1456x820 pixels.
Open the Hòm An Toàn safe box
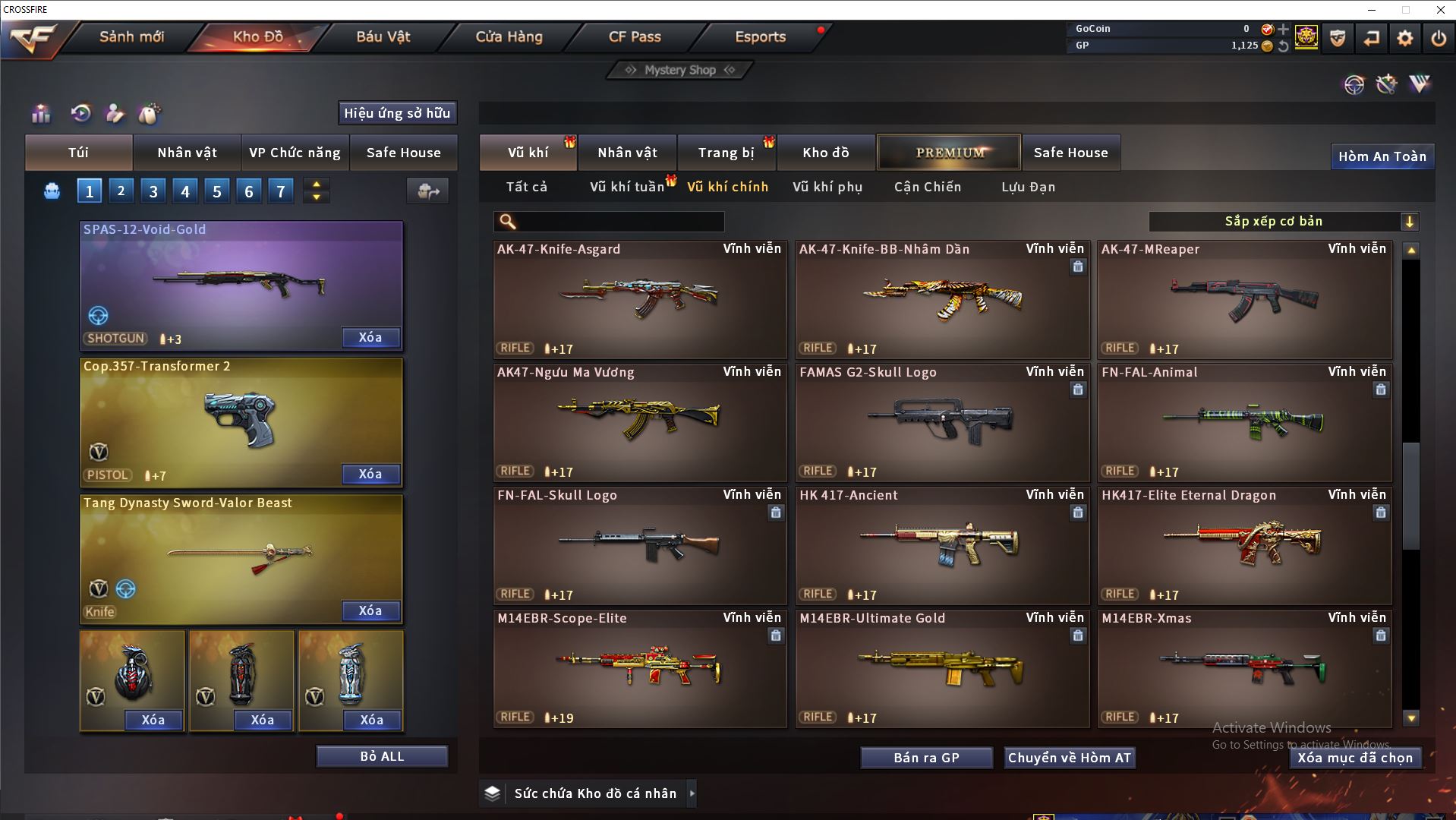point(1382,156)
